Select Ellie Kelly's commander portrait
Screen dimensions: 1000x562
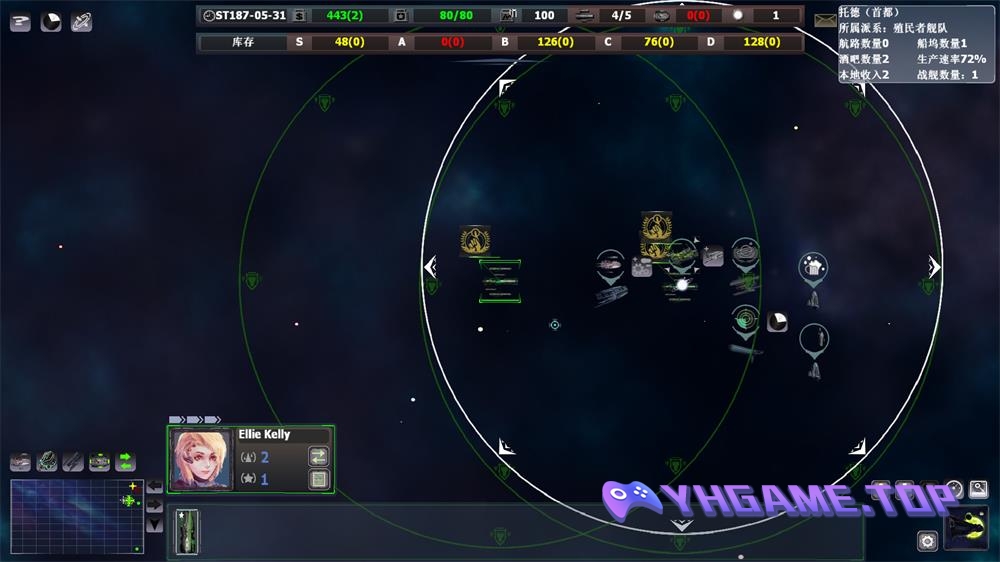click(202, 459)
